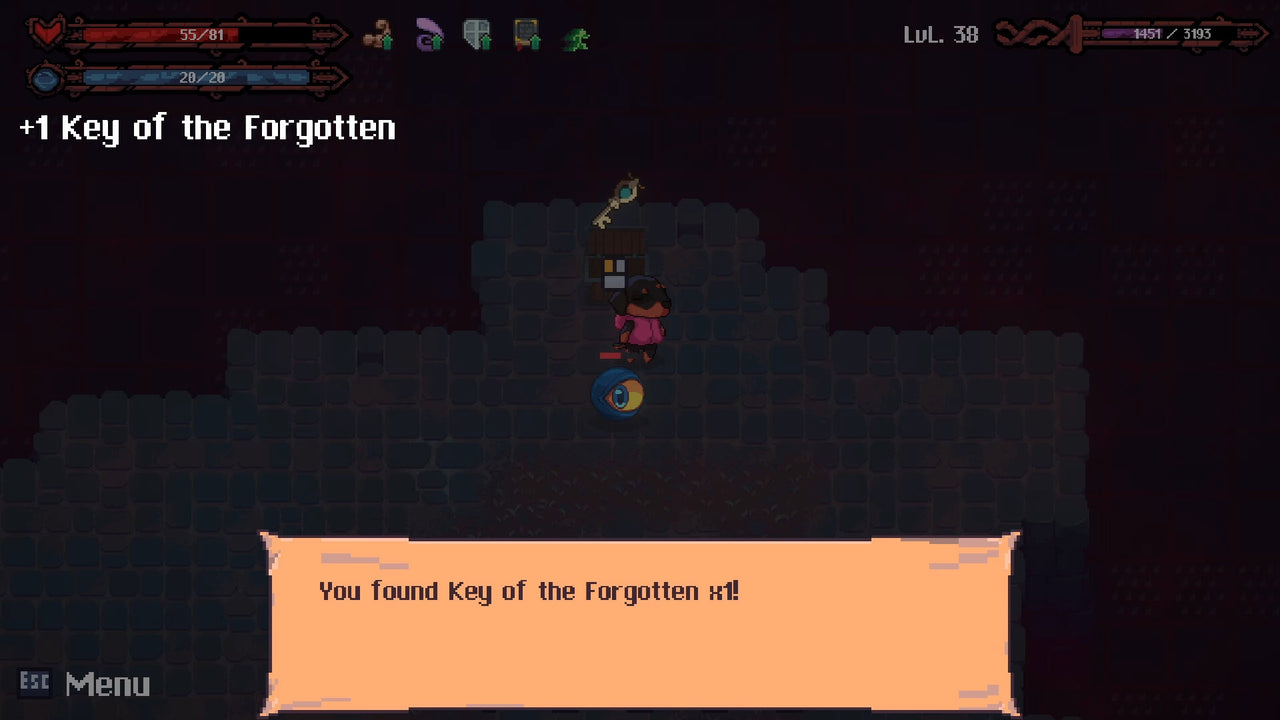The width and height of the screenshot is (1280, 720).
Task: Click the Lvl. 38 label
Action: coord(941,33)
